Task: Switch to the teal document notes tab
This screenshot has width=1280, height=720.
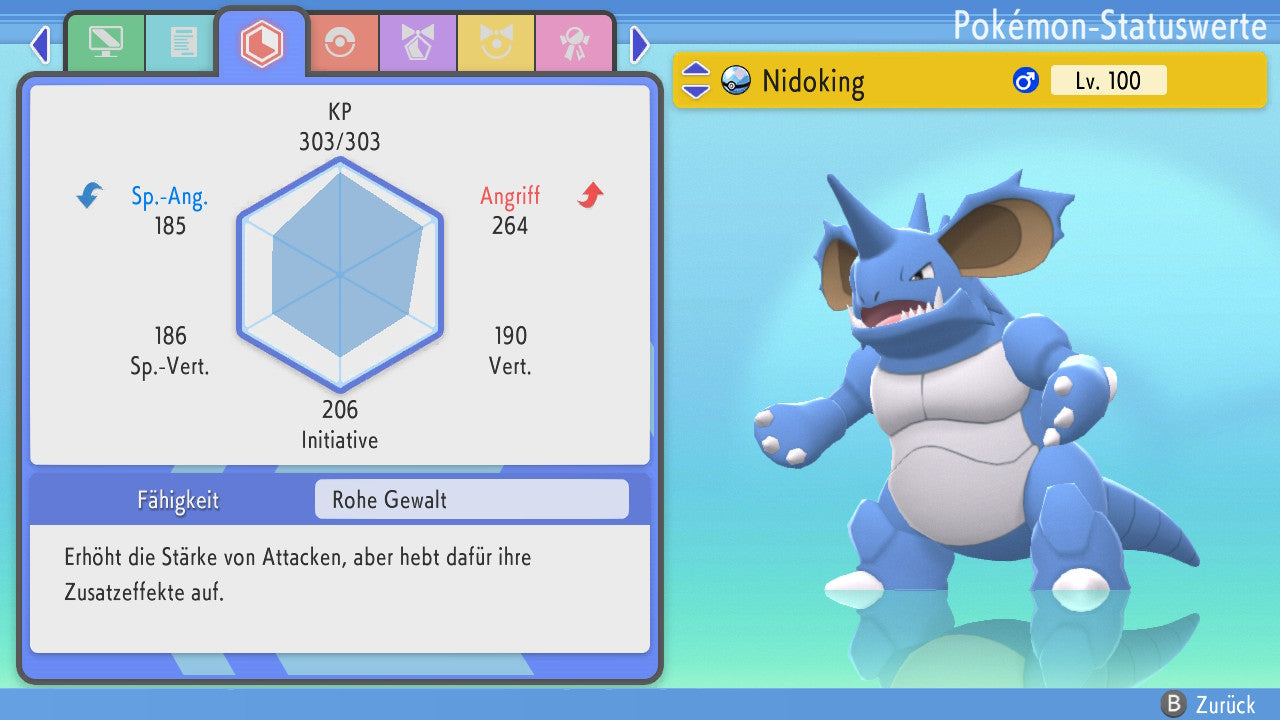Action: 183,42
